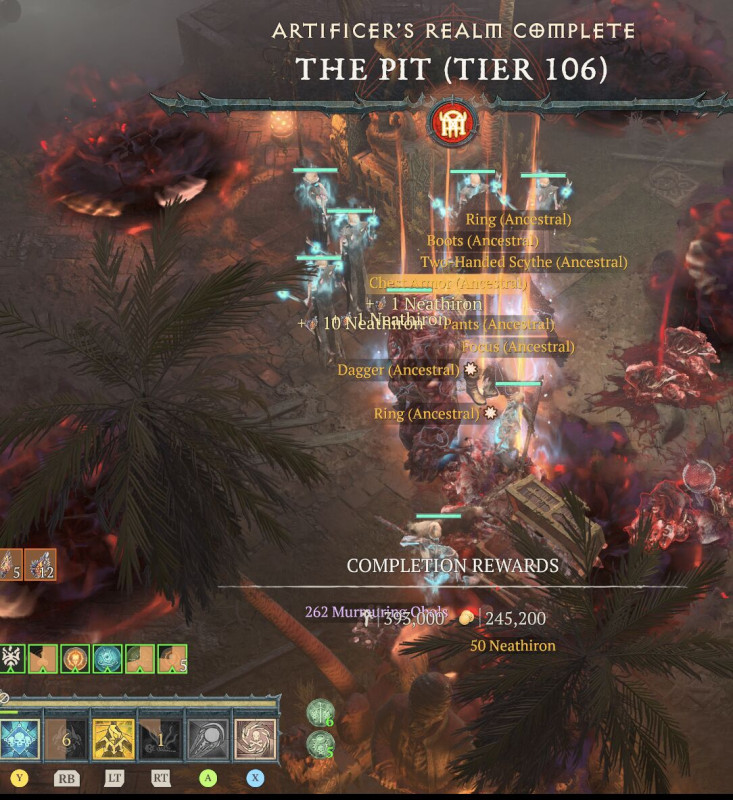Activate the blue skulls skill slot
The height and width of the screenshot is (800, 733).
tap(20, 739)
